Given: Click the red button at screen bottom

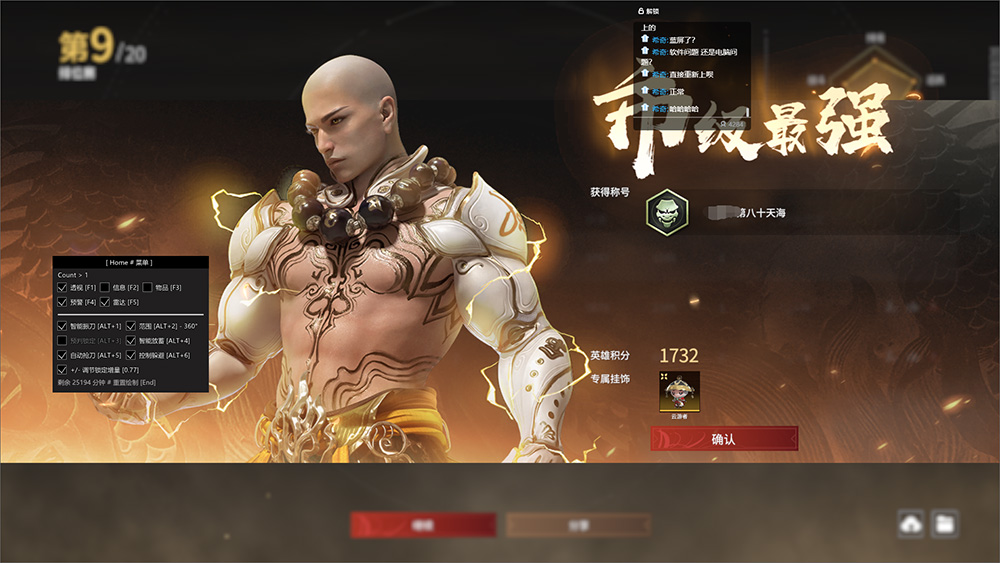Looking at the screenshot, I should click(x=423, y=525).
